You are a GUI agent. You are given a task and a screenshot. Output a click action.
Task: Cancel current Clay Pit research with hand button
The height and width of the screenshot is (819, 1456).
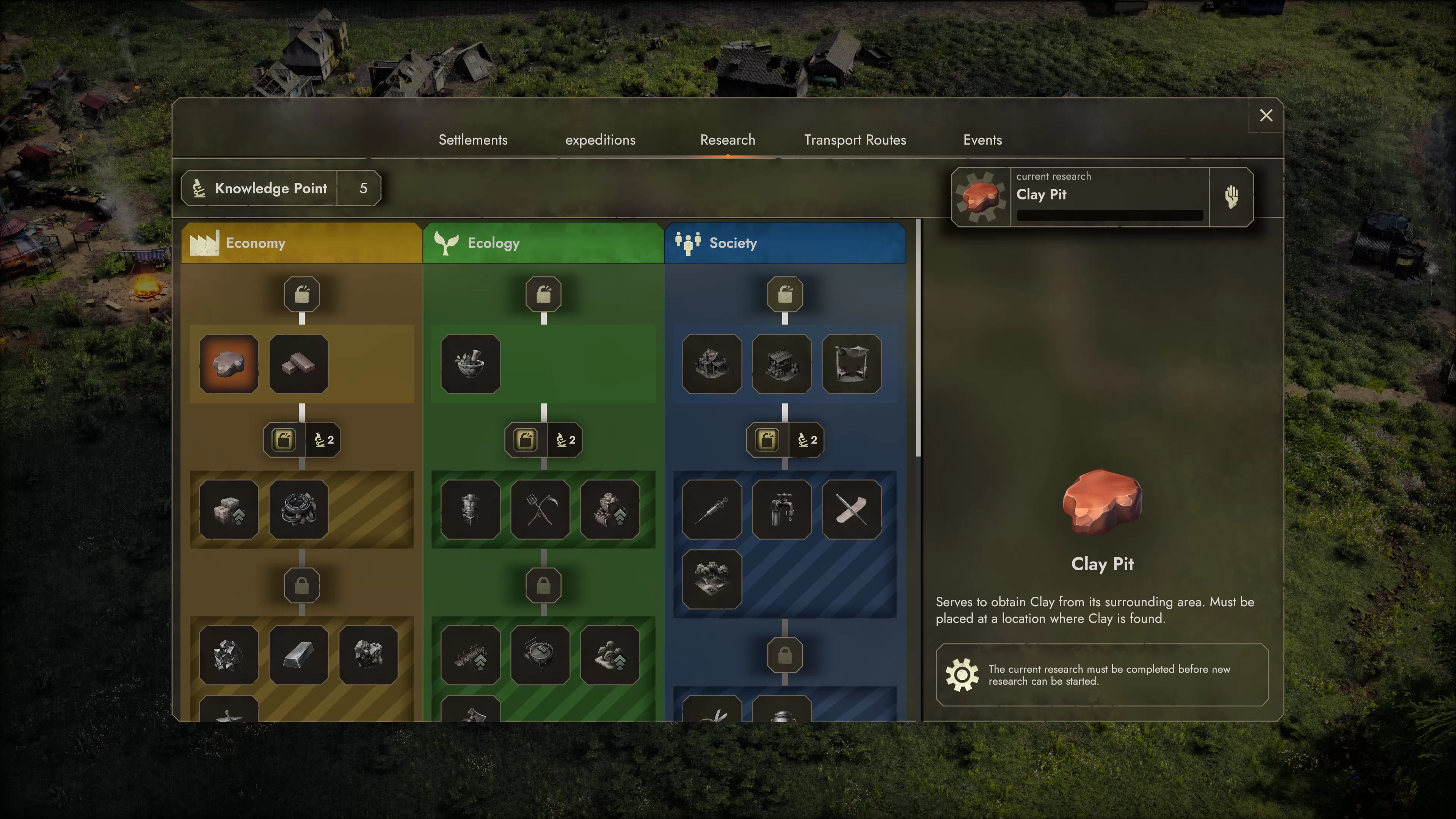tap(1231, 197)
